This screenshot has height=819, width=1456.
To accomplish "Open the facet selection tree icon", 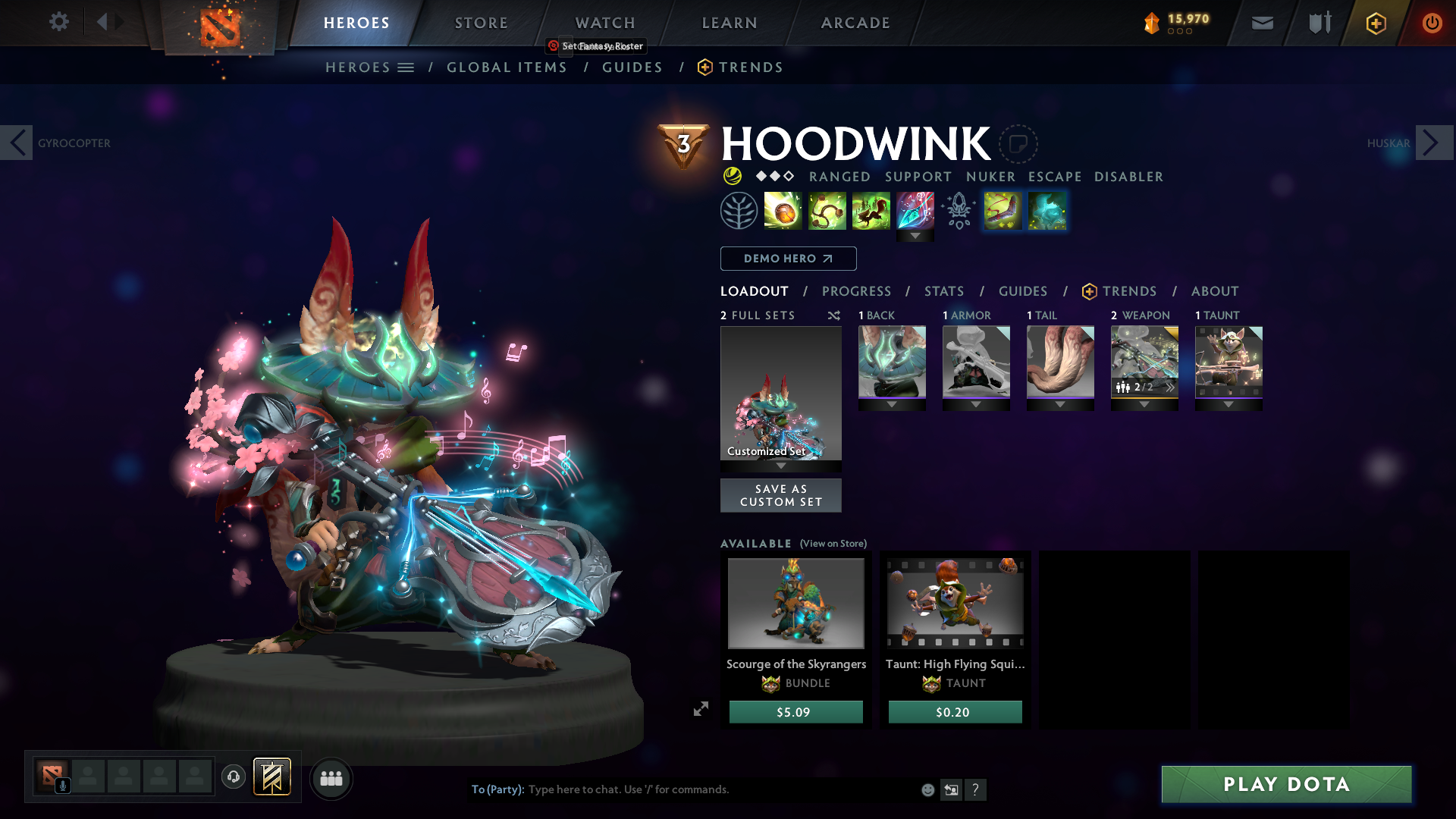I will point(737,210).
